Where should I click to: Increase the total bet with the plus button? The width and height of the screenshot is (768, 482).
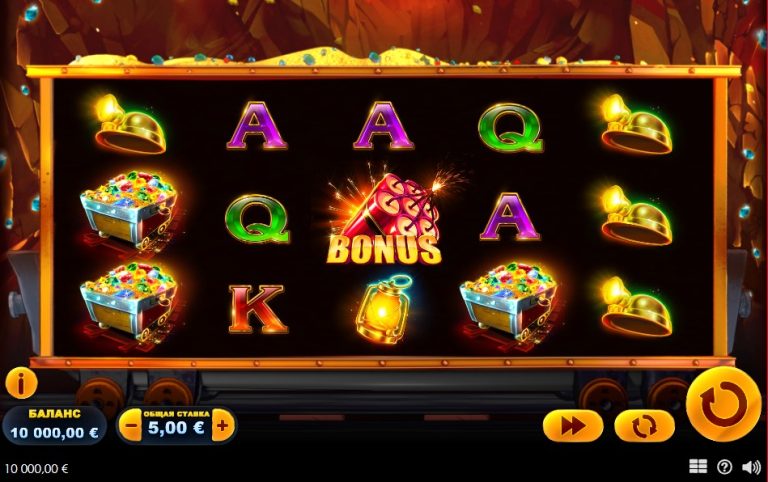222,426
